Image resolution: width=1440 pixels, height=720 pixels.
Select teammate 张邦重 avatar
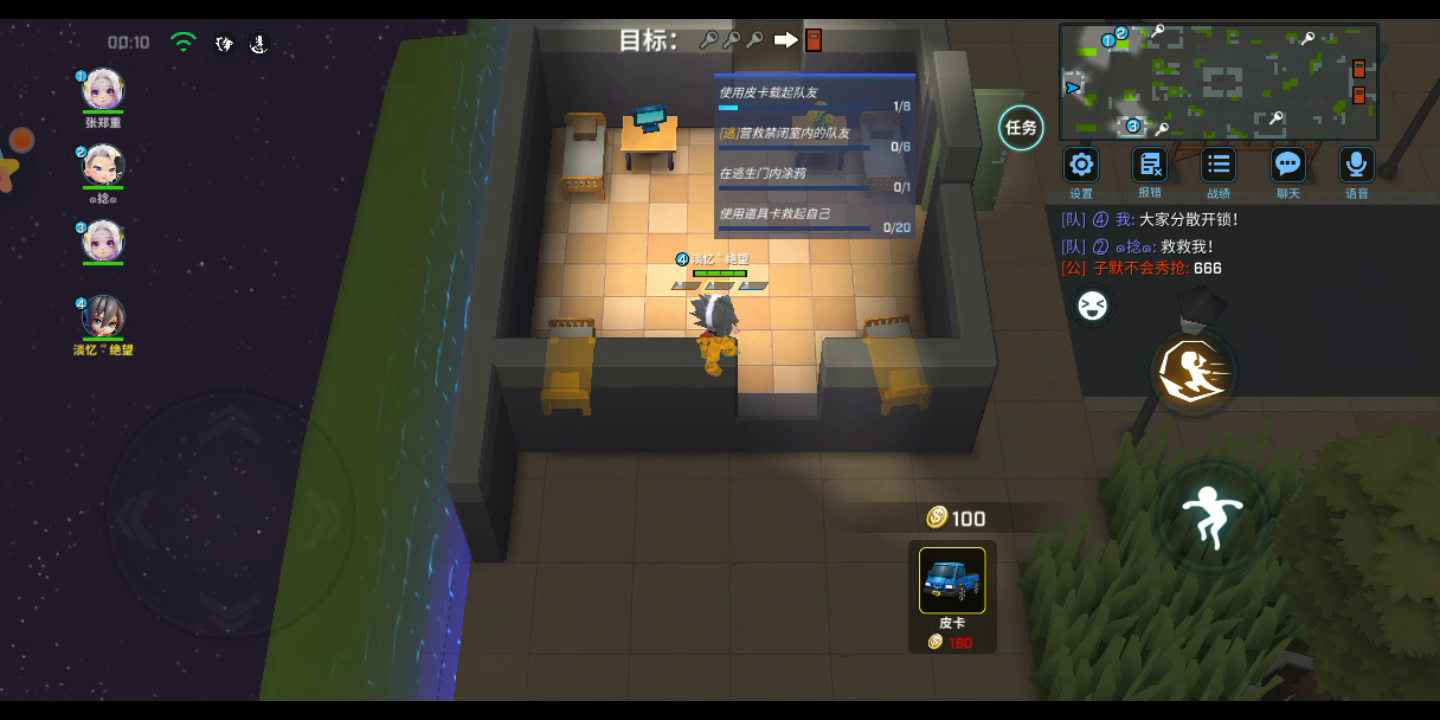(102, 90)
